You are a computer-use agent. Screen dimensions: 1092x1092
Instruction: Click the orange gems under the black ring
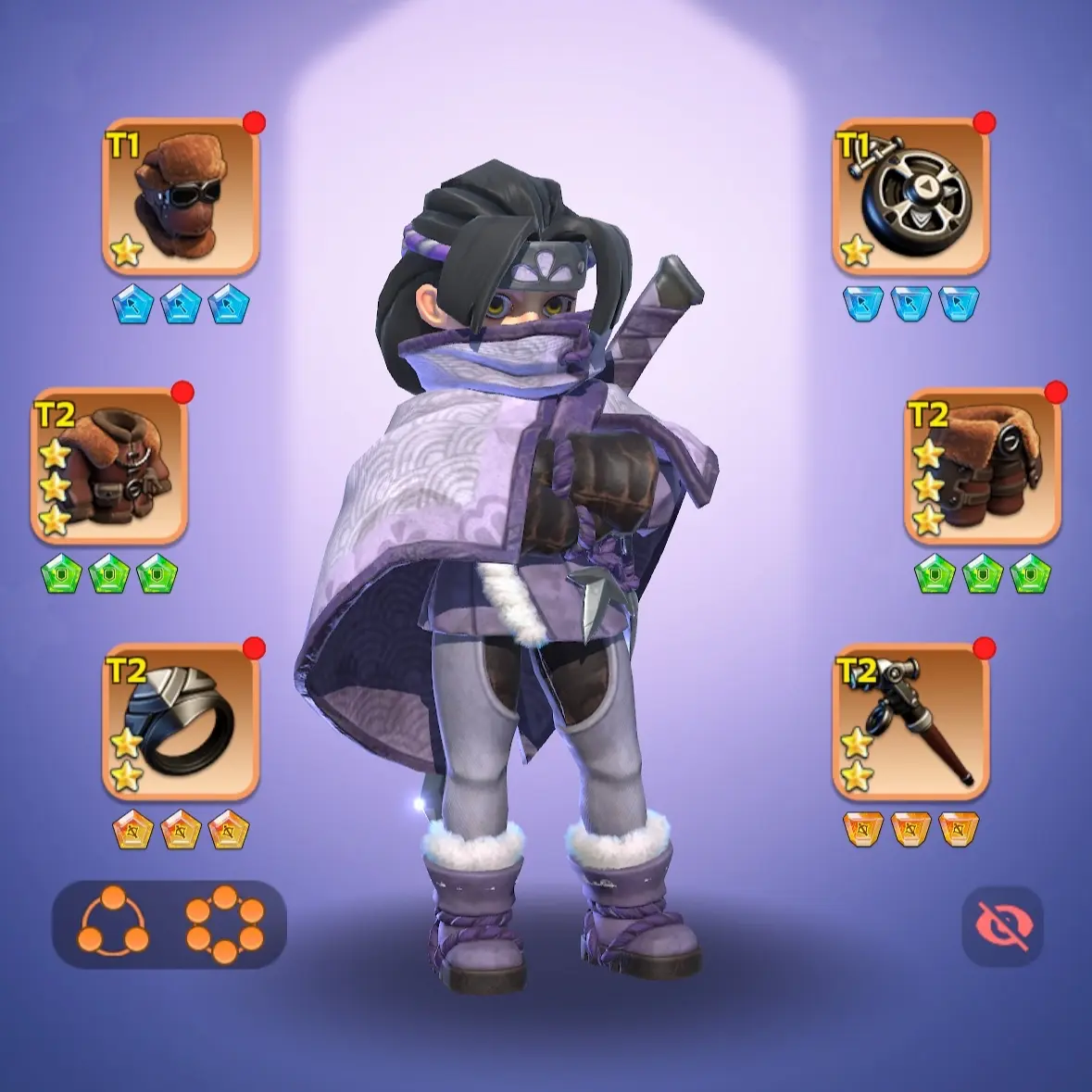pyautogui.click(x=181, y=830)
